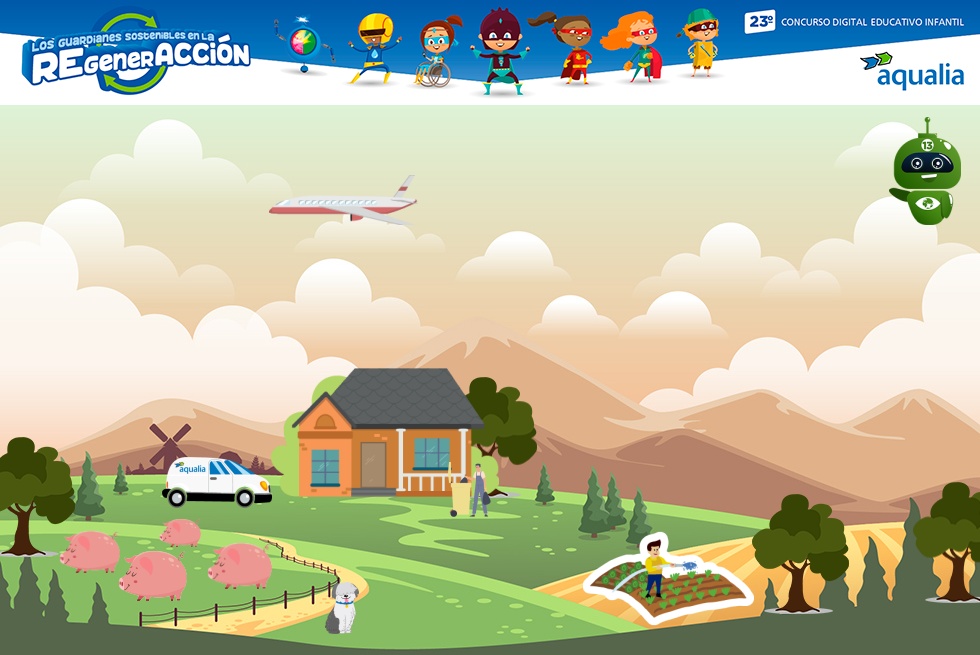Image resolution: width=980 pixels, height=655 pixels.
Task: Click the green robot helper icon
Action: (926, 174)
